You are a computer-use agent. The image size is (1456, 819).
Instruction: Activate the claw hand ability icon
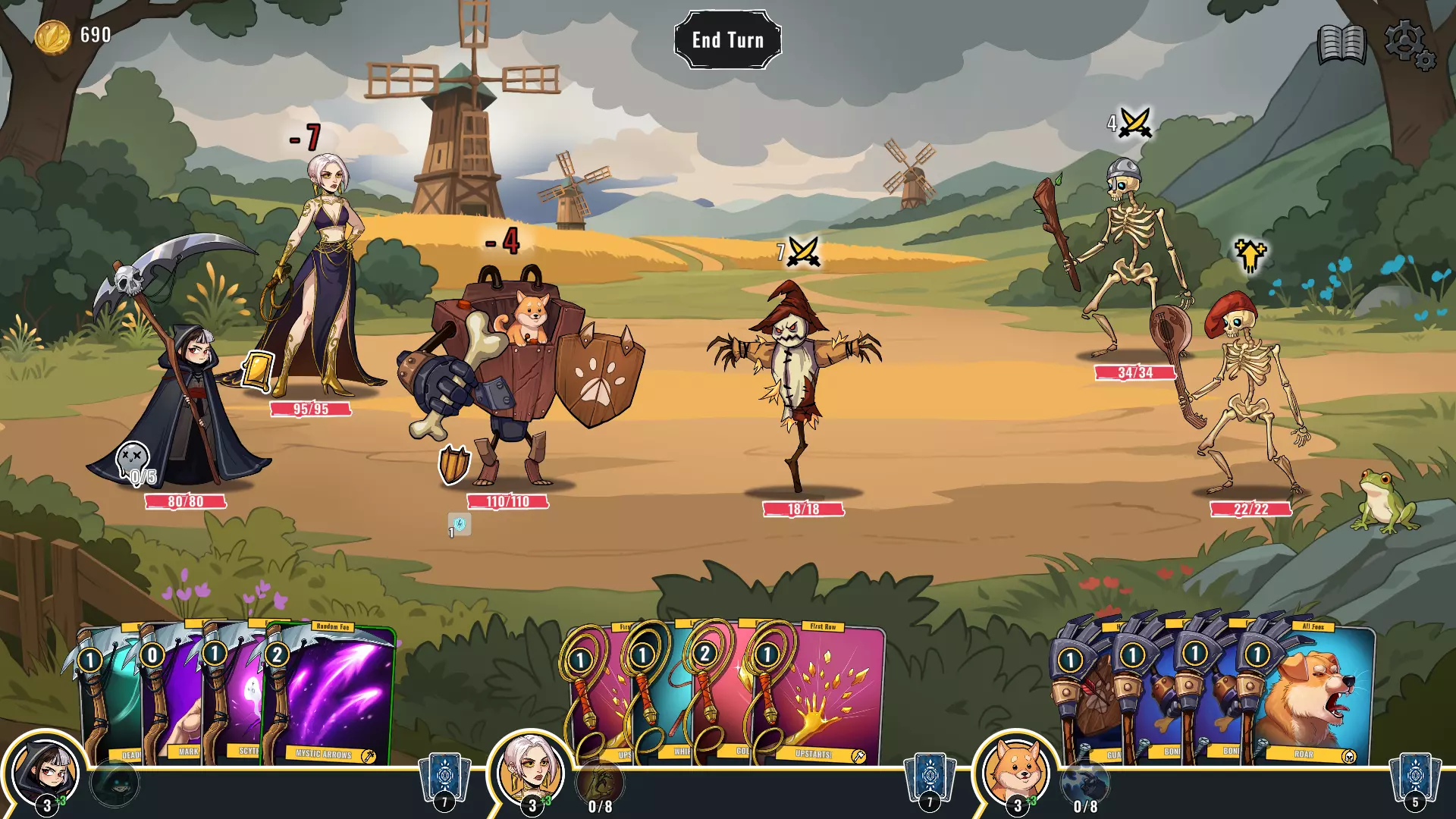(x=600, y=781)
